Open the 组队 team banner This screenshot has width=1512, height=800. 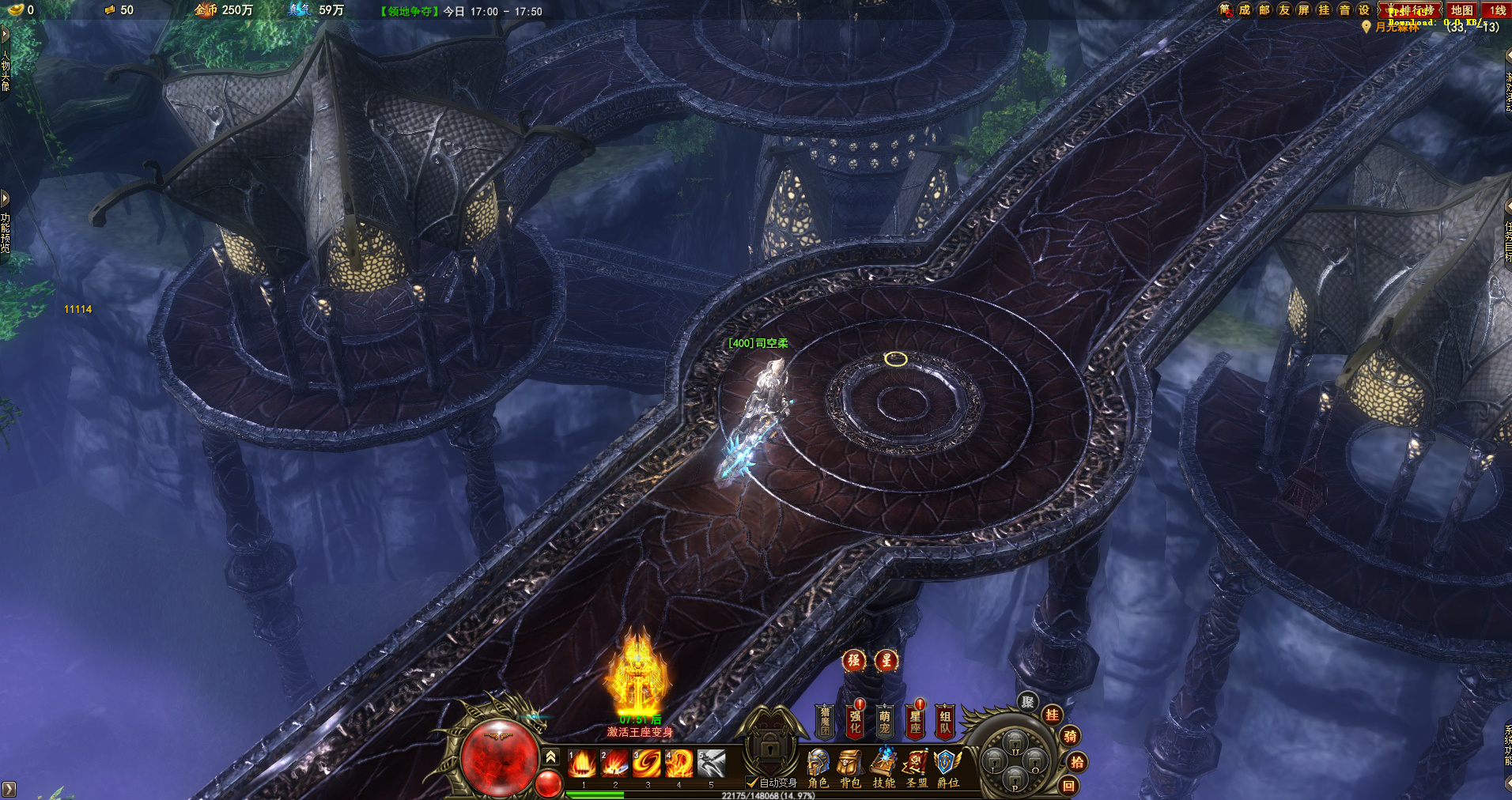945,721
